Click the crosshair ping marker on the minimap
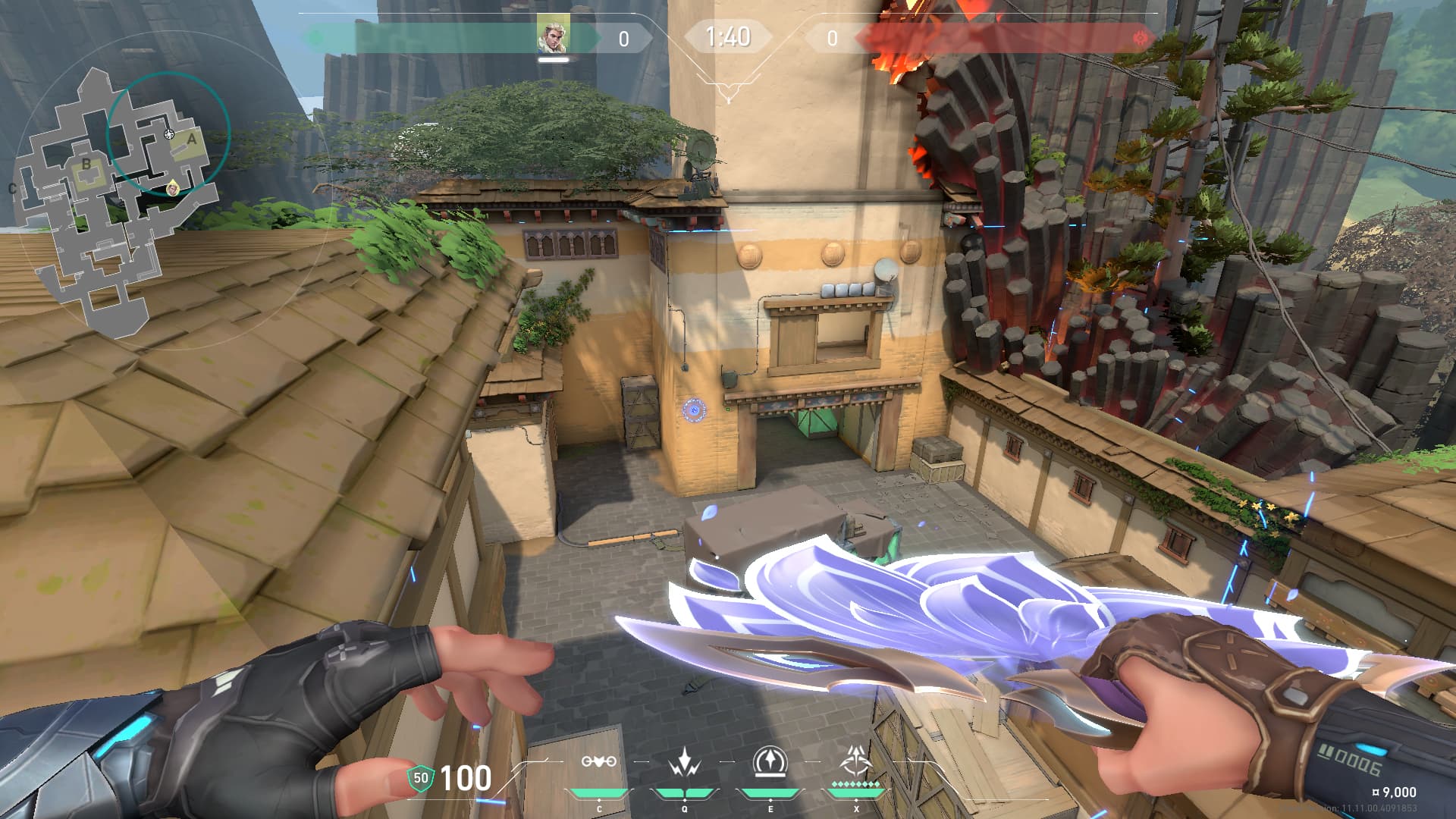The image size is (1456, 819). (x=169, y=134)
